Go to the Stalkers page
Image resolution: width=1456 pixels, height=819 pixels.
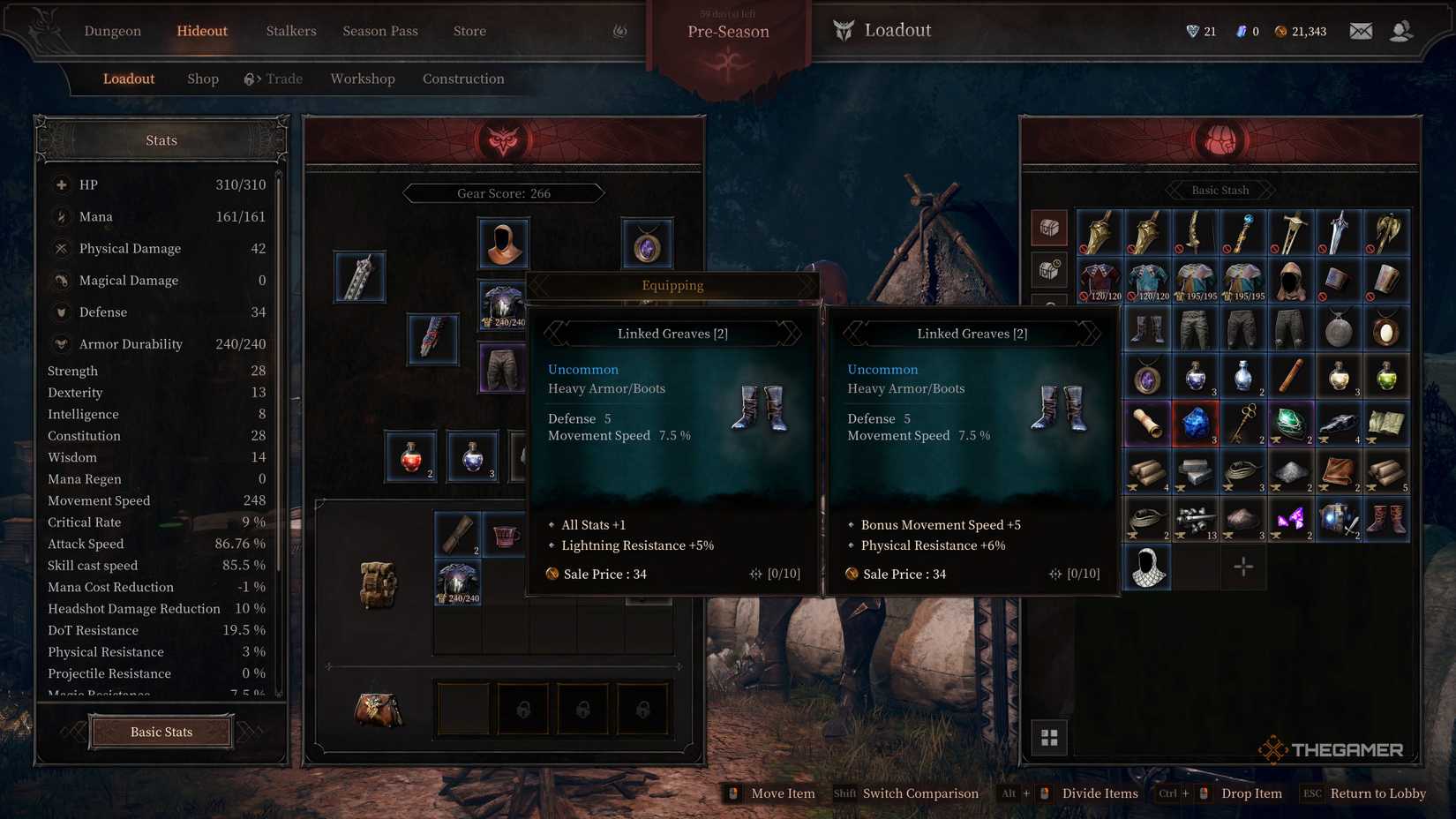tap(291, 31)
